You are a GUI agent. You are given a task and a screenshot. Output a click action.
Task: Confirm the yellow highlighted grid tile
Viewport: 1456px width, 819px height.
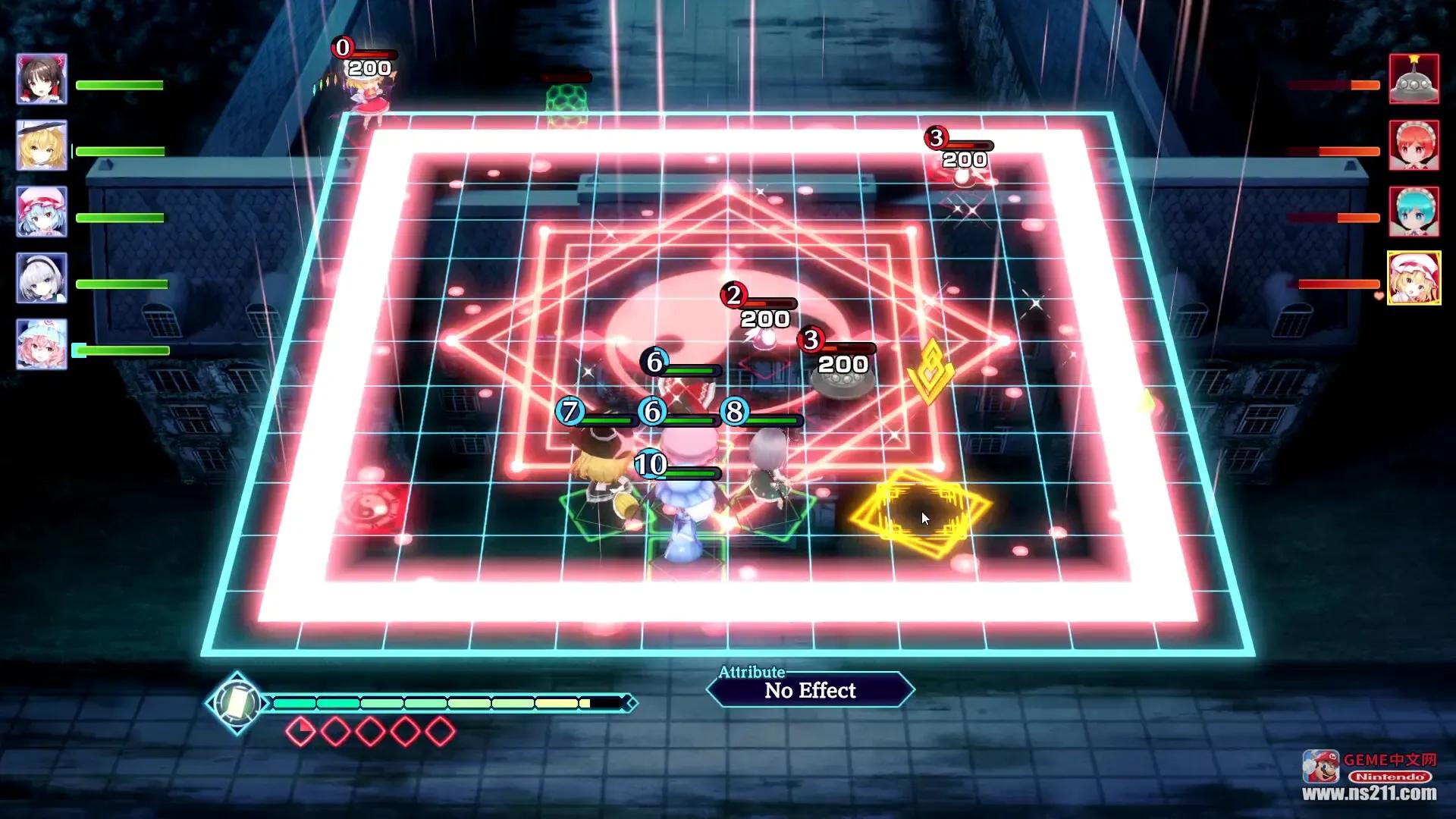(921, 511)
